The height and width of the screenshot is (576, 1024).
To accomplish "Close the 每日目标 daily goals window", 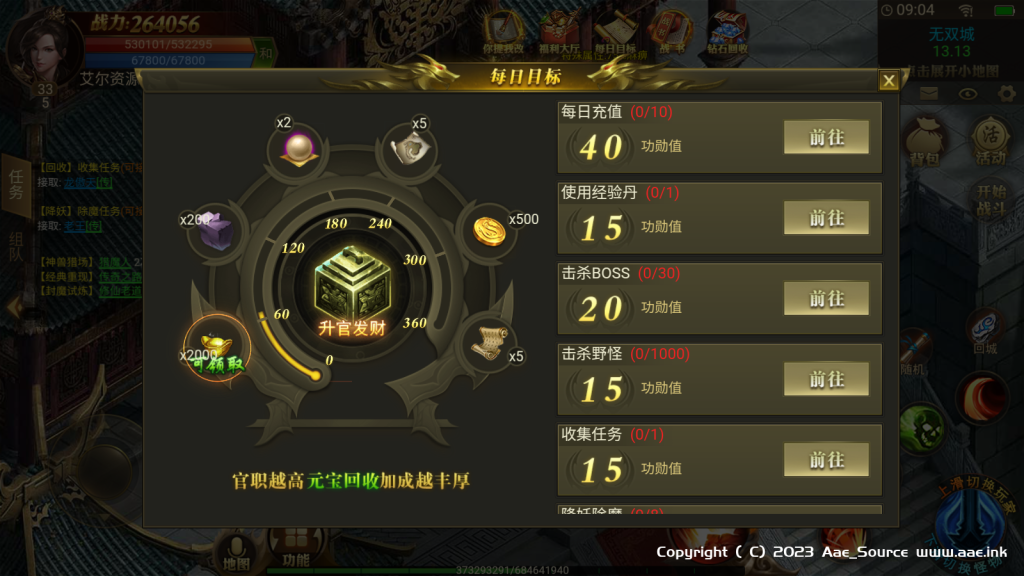I will point(888,81).
